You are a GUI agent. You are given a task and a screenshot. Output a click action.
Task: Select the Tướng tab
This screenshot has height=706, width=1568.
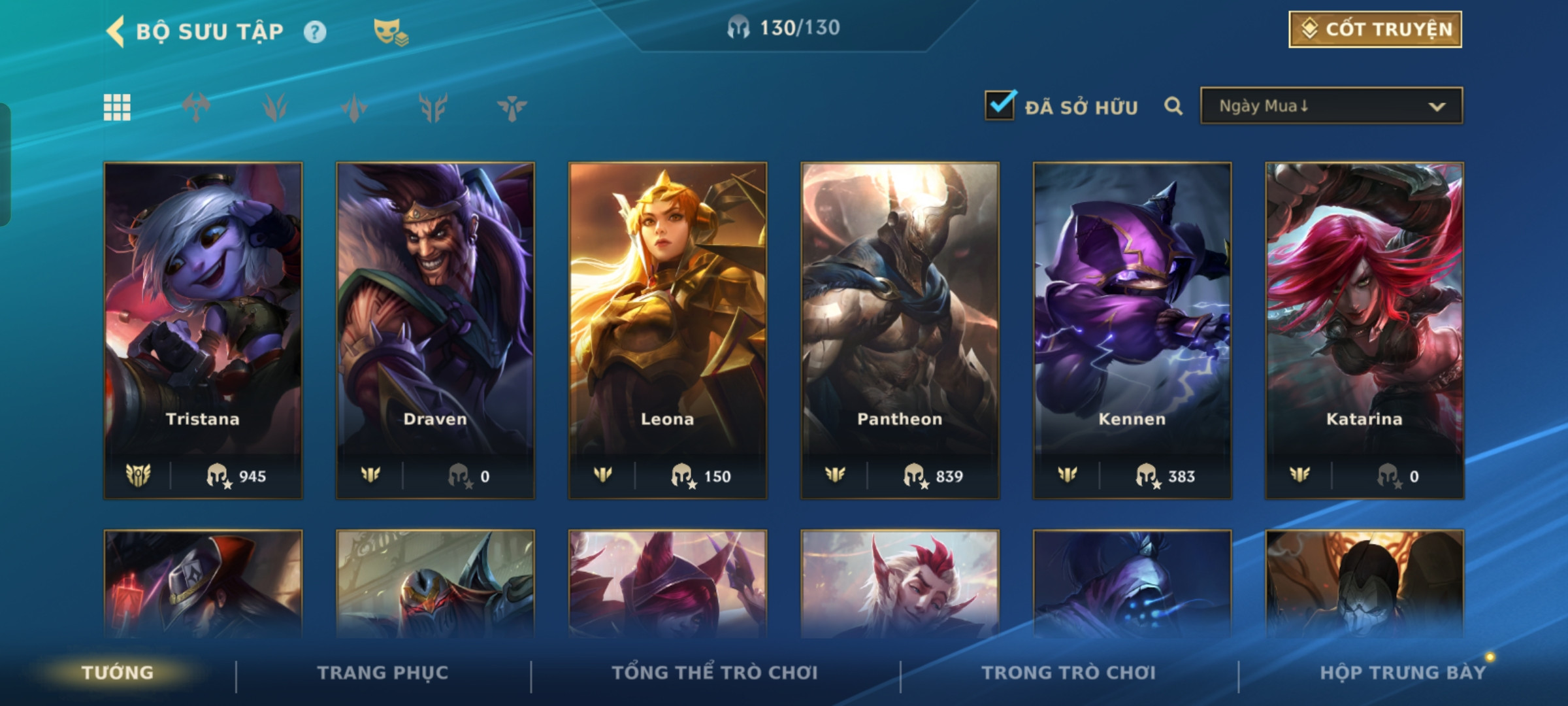118,673
